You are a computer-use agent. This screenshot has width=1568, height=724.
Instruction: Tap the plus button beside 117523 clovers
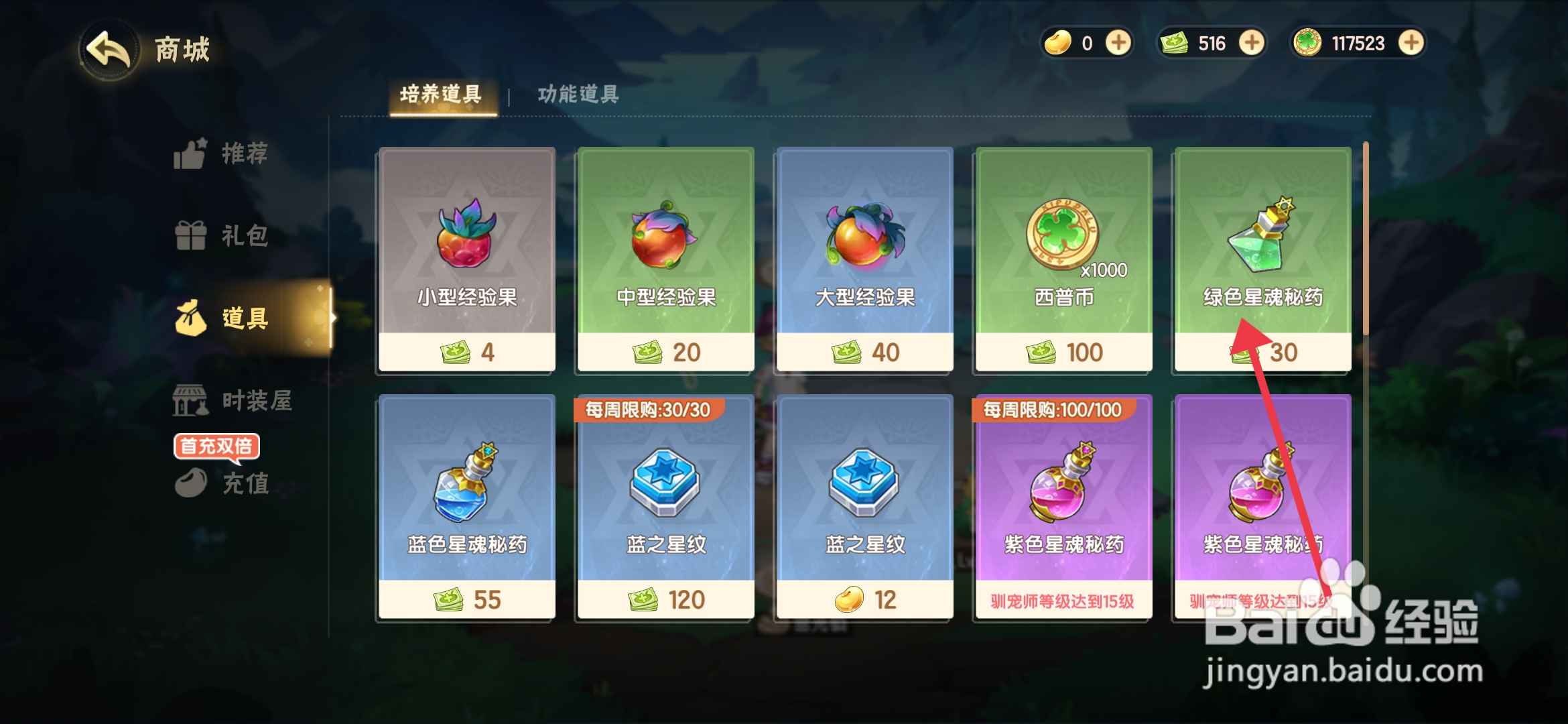pyautogui.click(x=1409, y=43)
